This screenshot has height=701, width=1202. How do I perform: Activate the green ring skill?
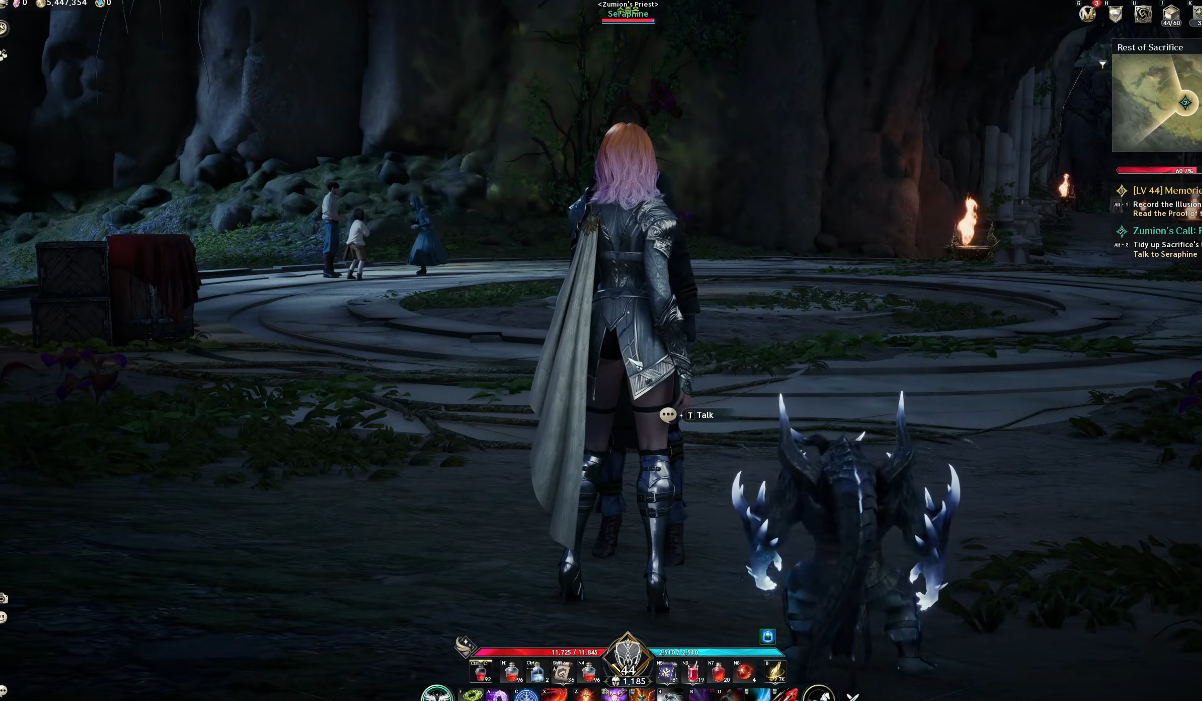click(471, 694)
